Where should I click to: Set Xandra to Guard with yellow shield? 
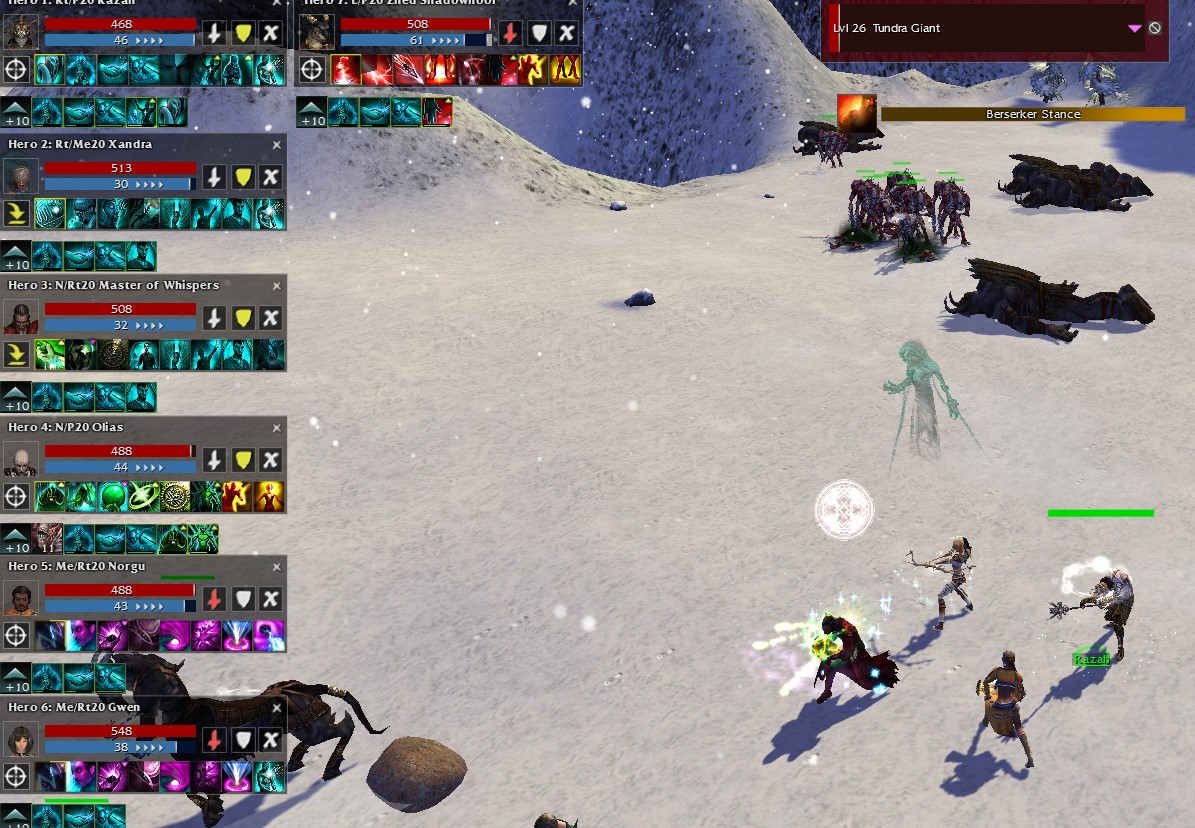coord(242,177)
